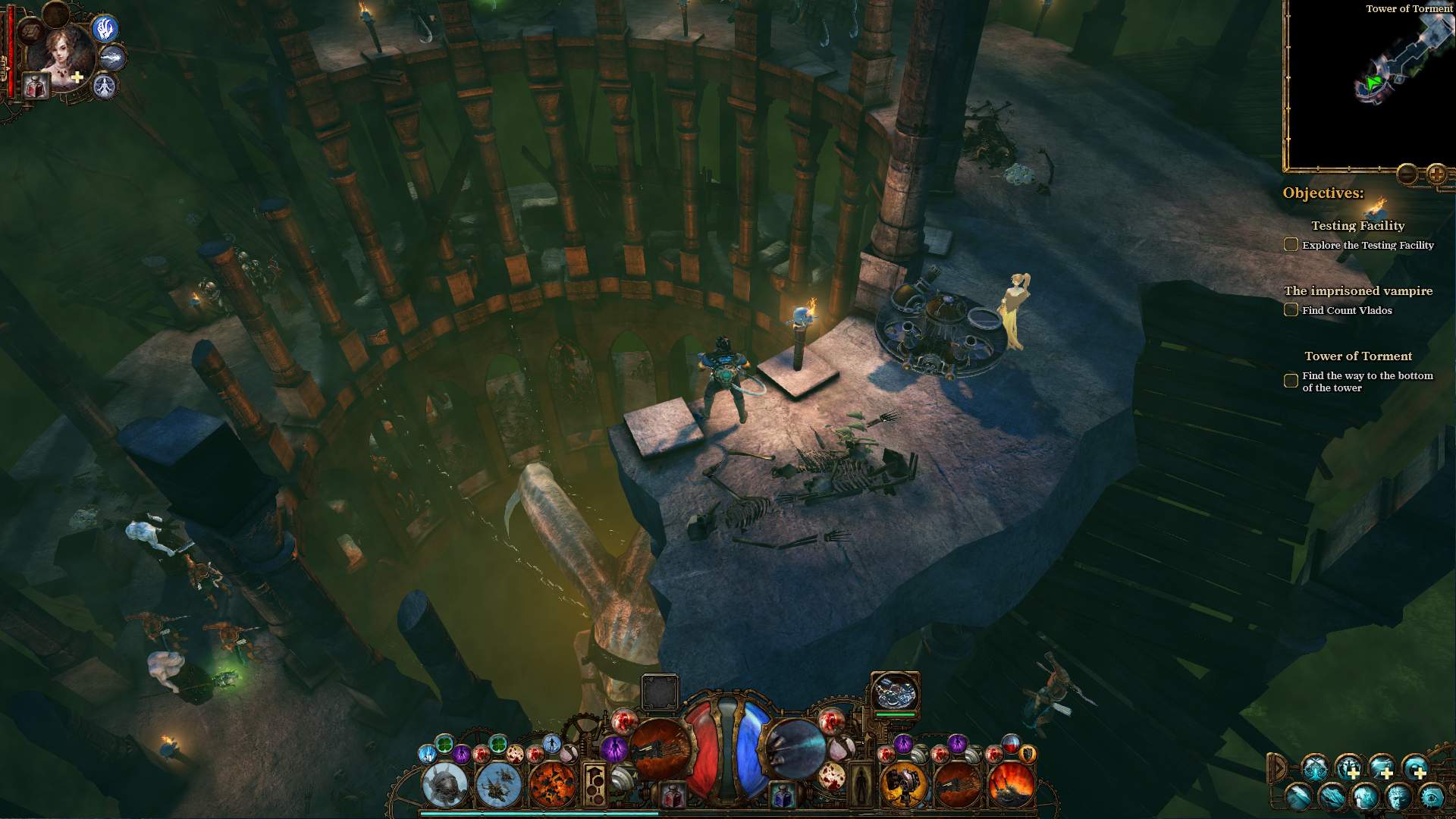Viewport: 1456px width, 819px height.
Task: Click the empty item slot above the skill bar
Action: [x=660, y=692]
